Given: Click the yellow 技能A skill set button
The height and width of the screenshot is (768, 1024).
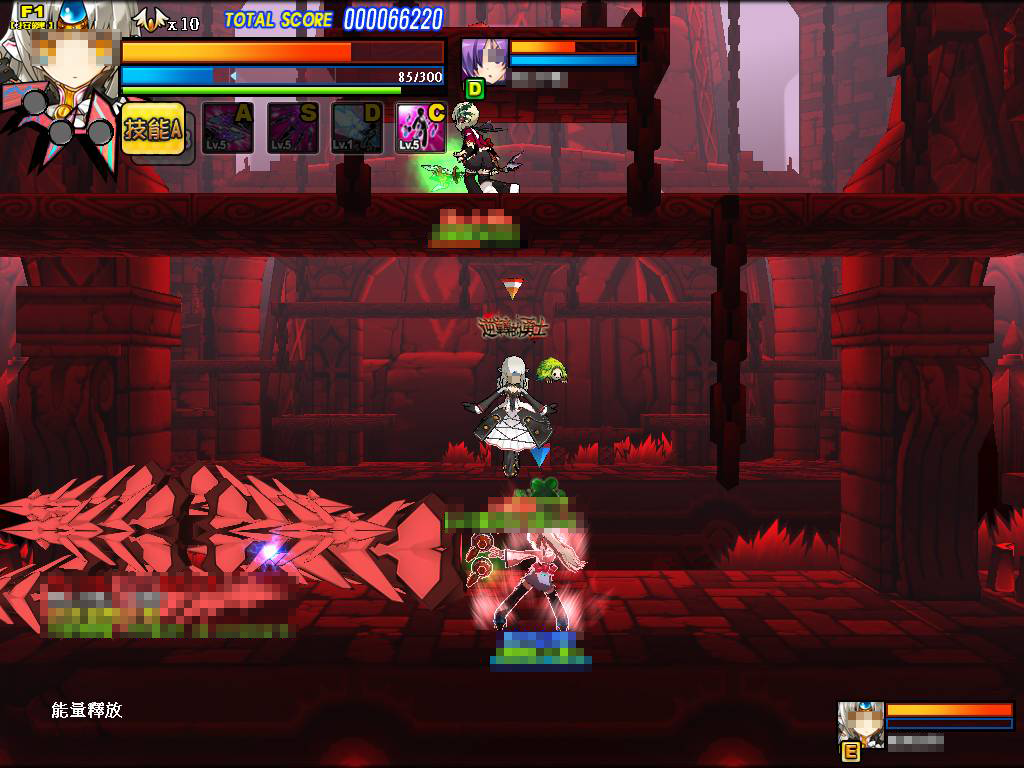Looking at the screenshot, I should tap(154, 129).
